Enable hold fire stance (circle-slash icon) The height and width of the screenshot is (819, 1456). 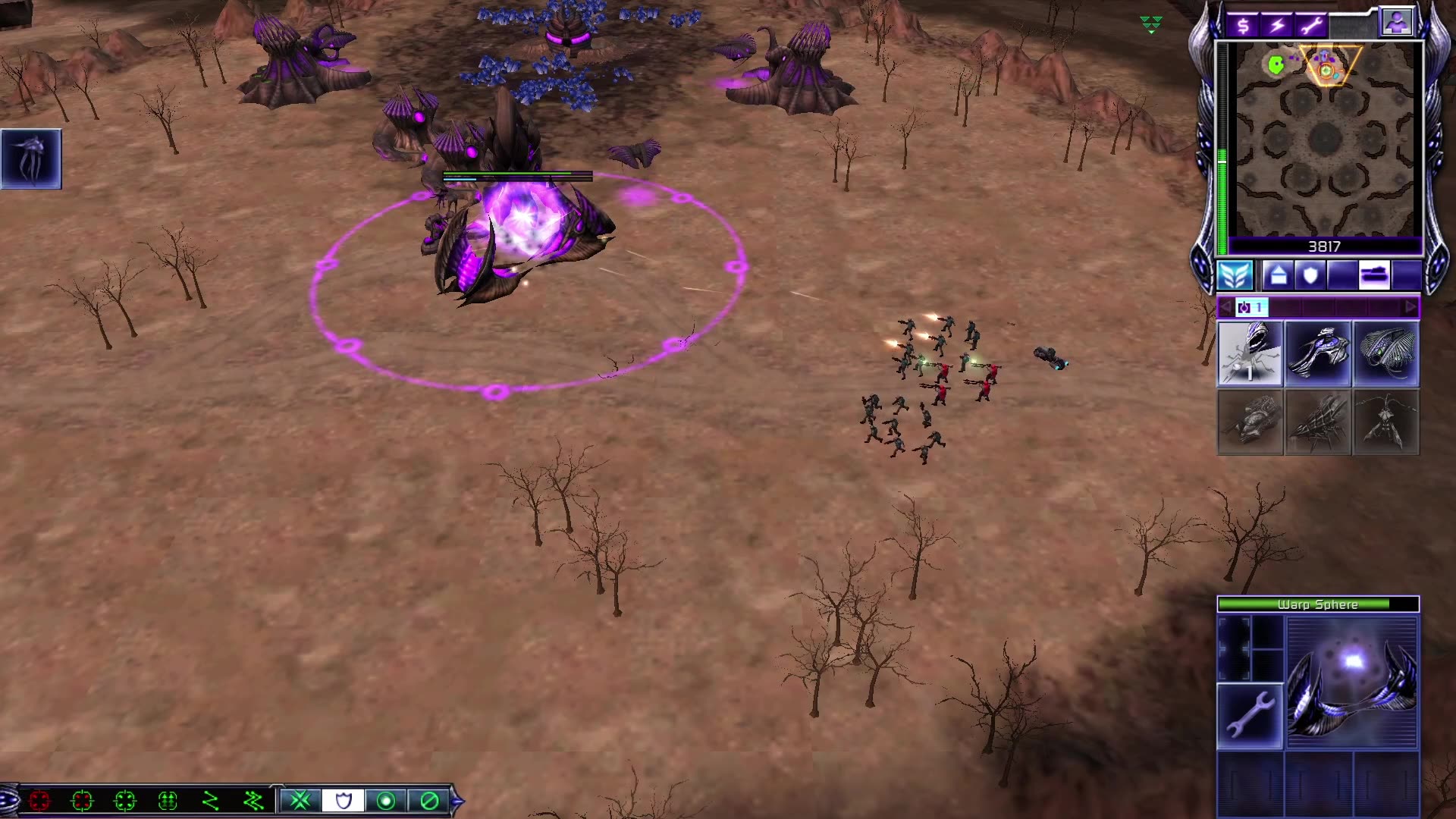(430, 799)
